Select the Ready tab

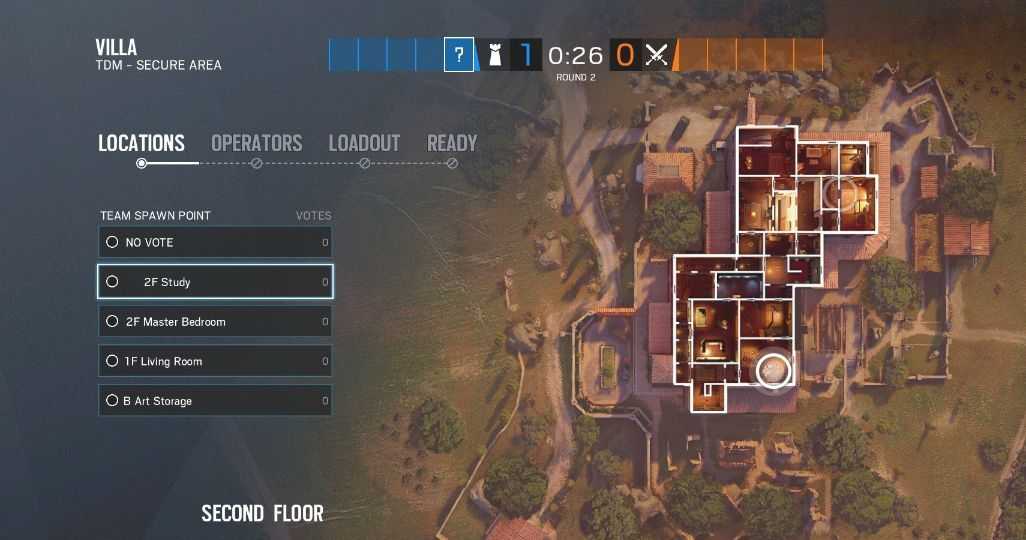[x=452, y=143]
